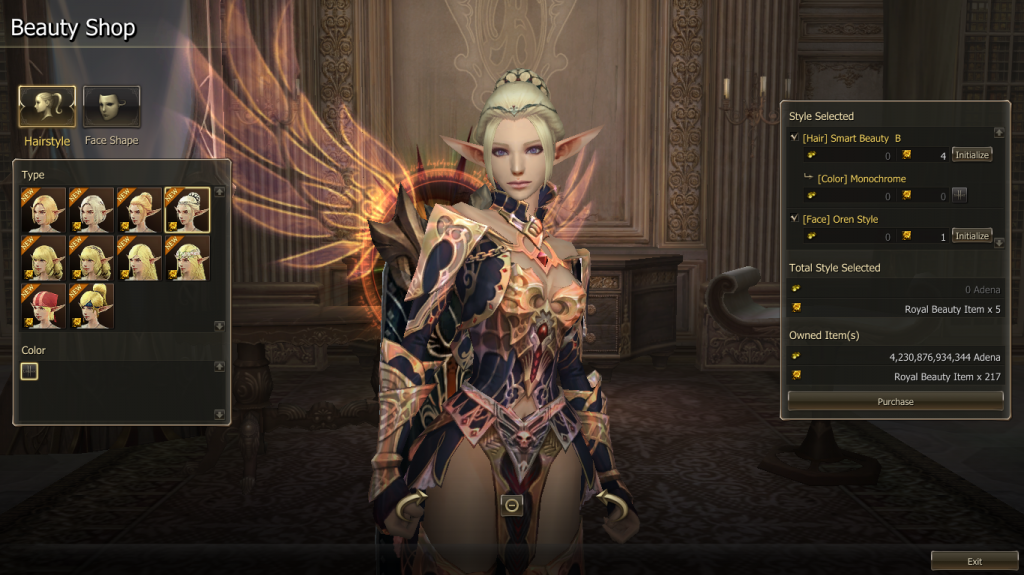Select the red bandana hairstyle
The height and width of the screenshot is (575, 1024).
(x=43, y=306)
